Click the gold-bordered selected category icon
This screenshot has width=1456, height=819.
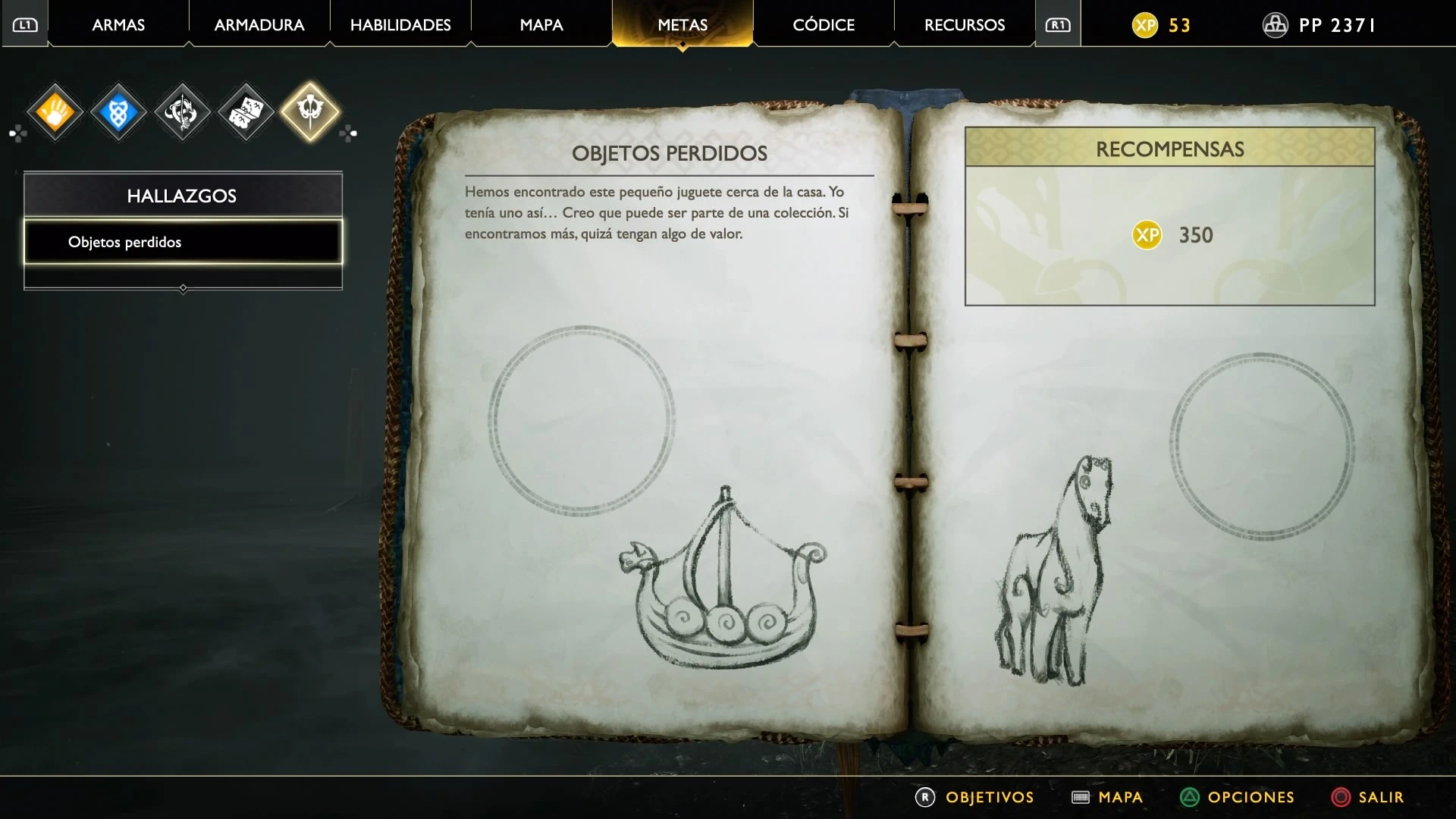tap(310, 111)
